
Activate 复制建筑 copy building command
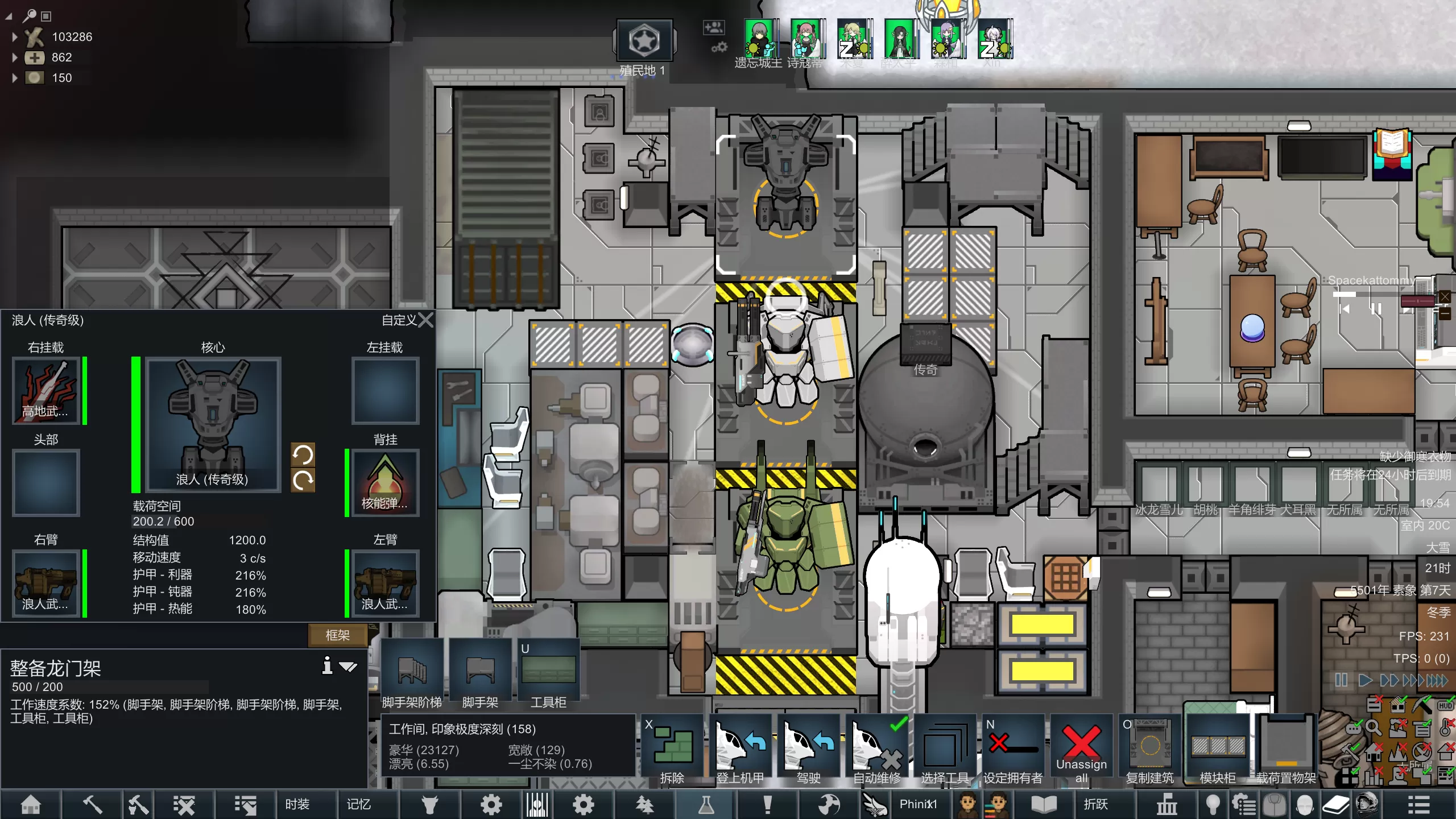(1149, 750)
